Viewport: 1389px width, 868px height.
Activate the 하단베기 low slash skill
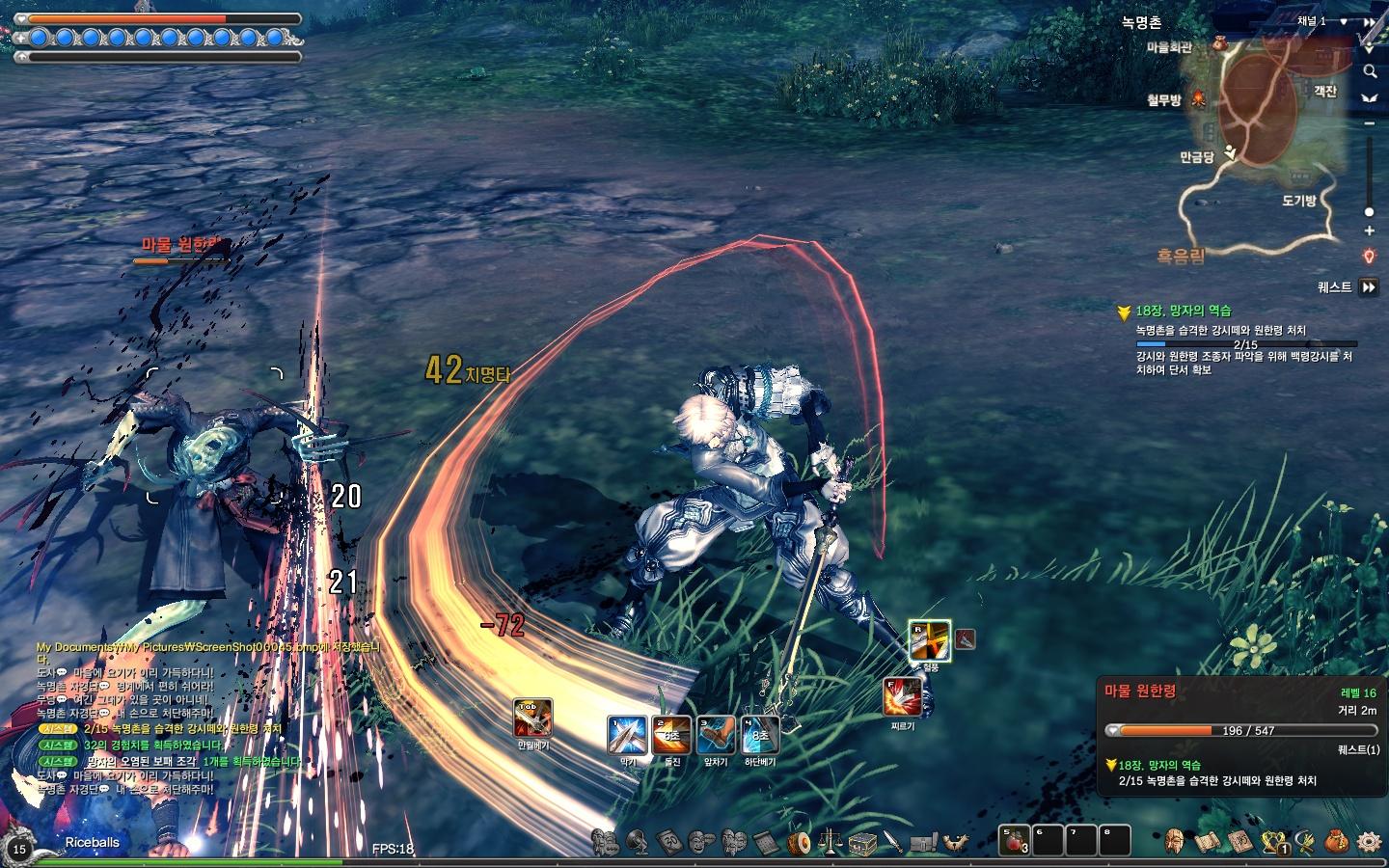coord(759,735)
